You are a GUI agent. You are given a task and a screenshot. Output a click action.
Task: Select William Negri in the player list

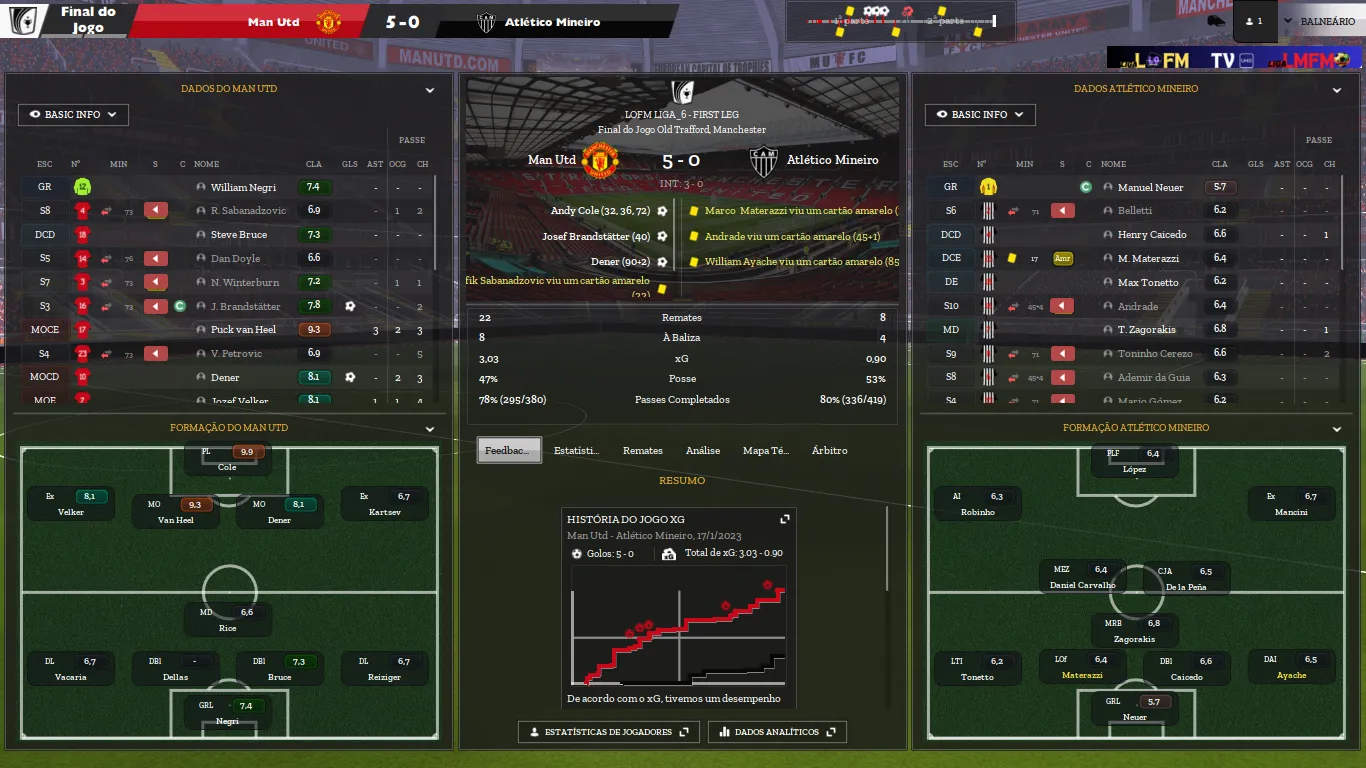243,187
